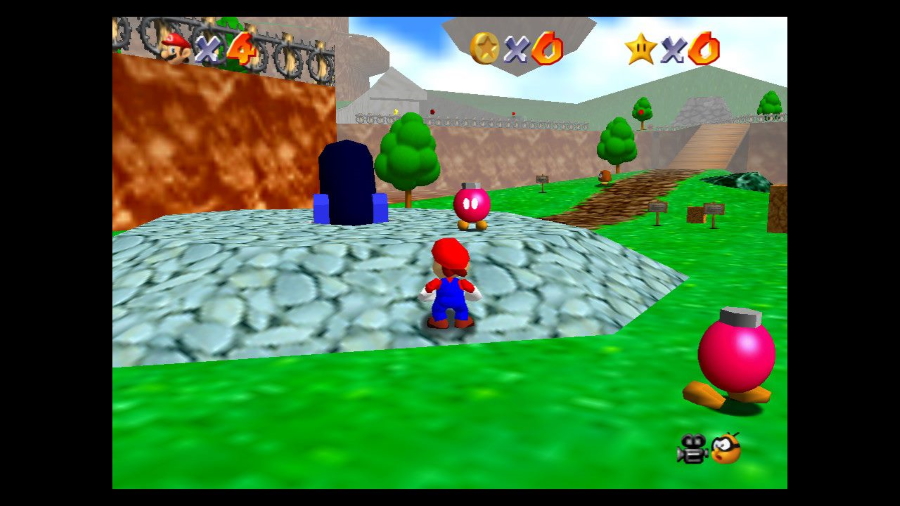The width and height of the screenshot is (900, 506).
Task: Click the camera mode icon
Action: [x=691, y=450]
